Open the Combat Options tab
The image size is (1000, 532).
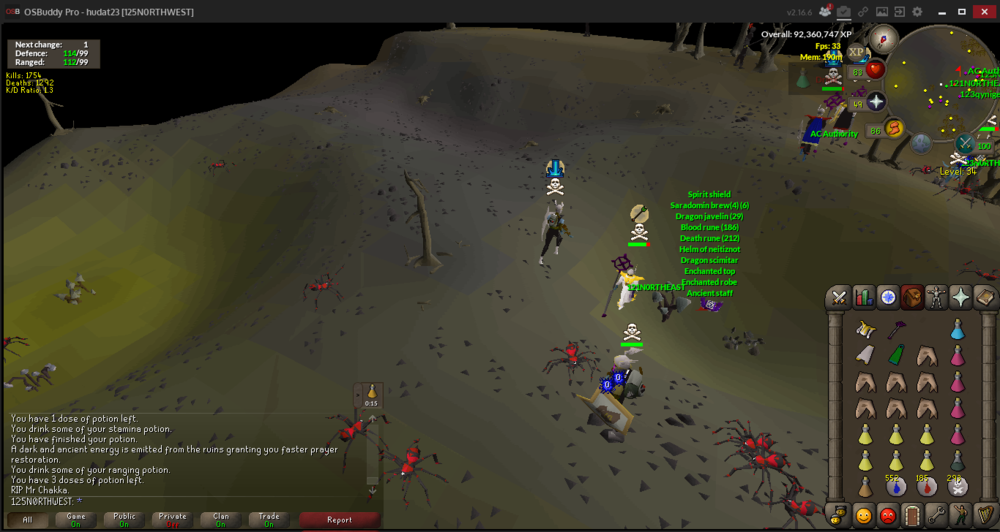pos(839,297)
